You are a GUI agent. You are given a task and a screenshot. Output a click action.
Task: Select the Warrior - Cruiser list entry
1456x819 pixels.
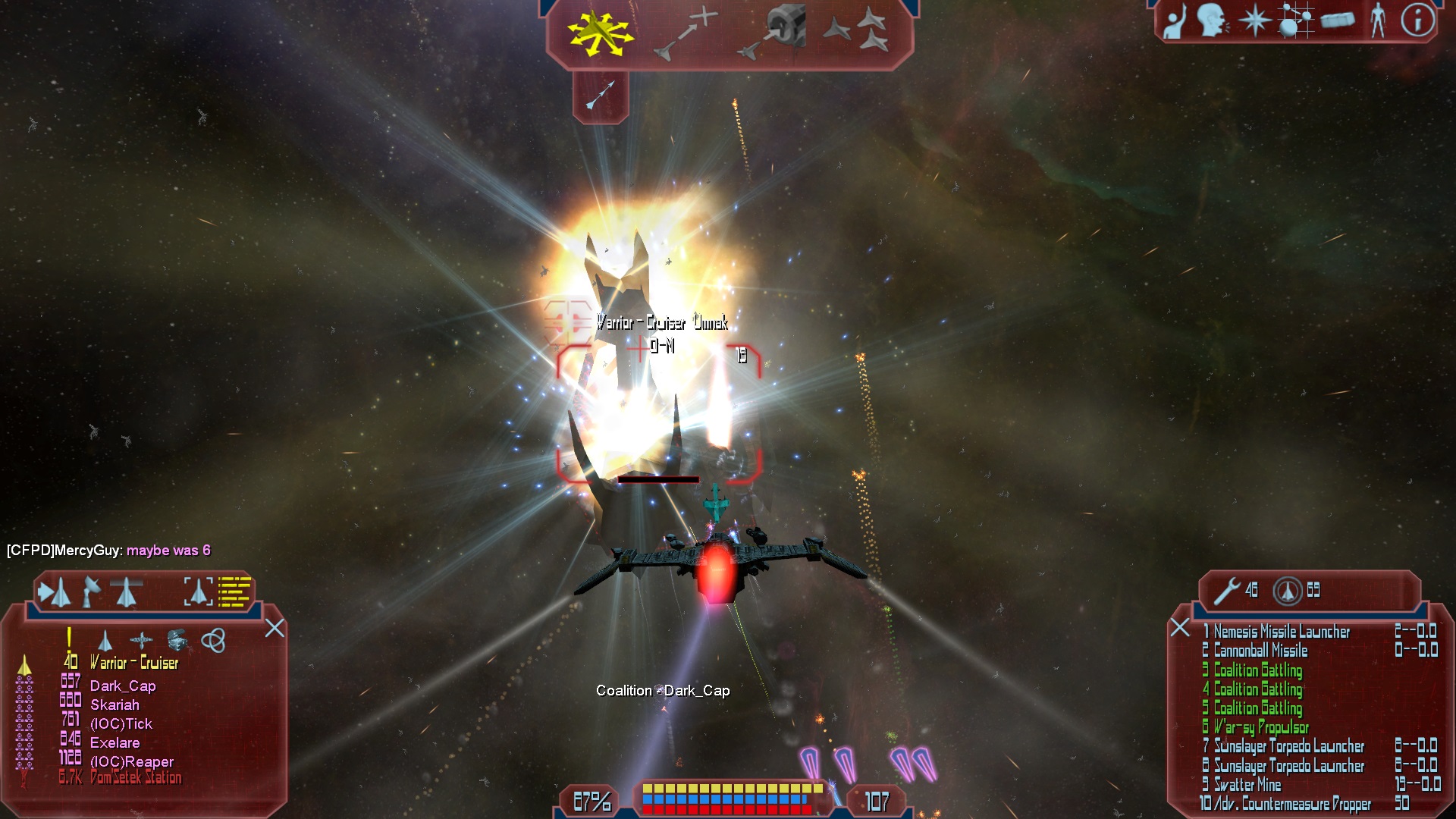pyautogui.click(x=134, y=664)
